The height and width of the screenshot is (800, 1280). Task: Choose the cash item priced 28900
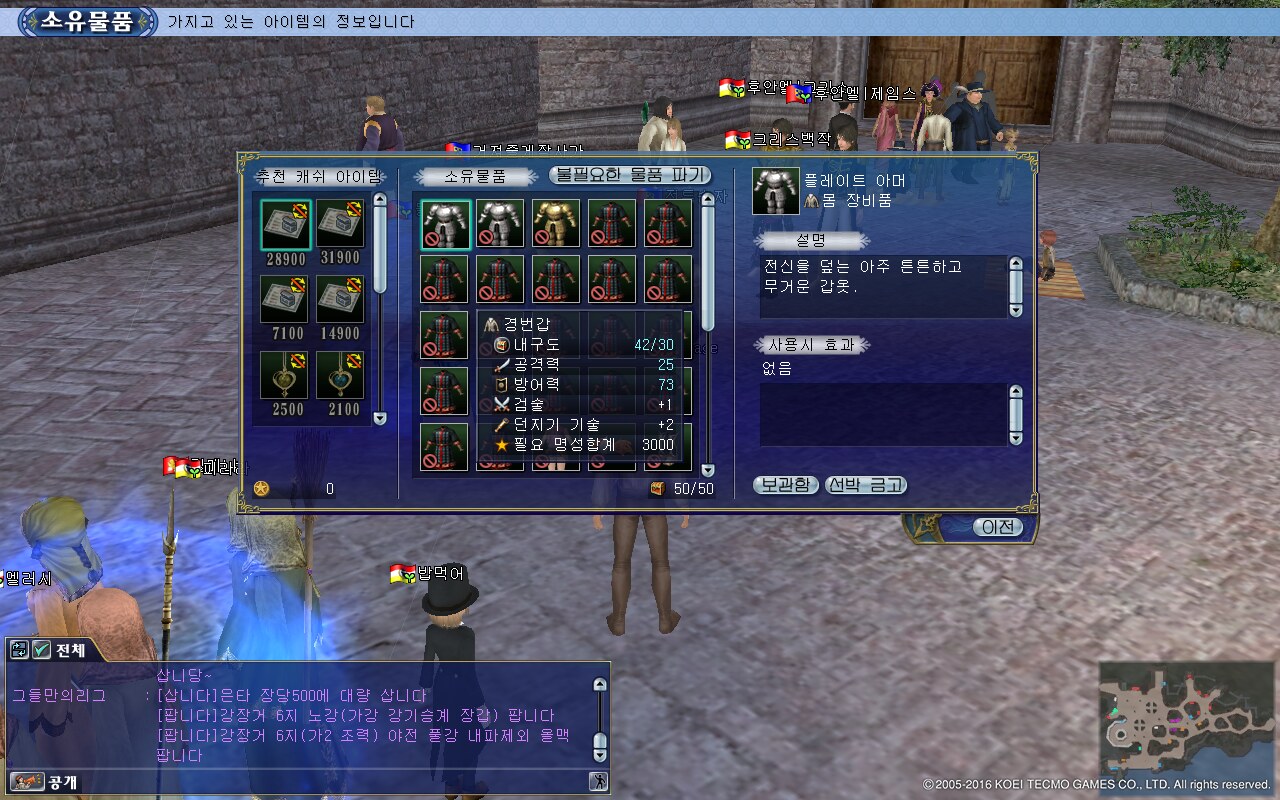pos(285,224)
